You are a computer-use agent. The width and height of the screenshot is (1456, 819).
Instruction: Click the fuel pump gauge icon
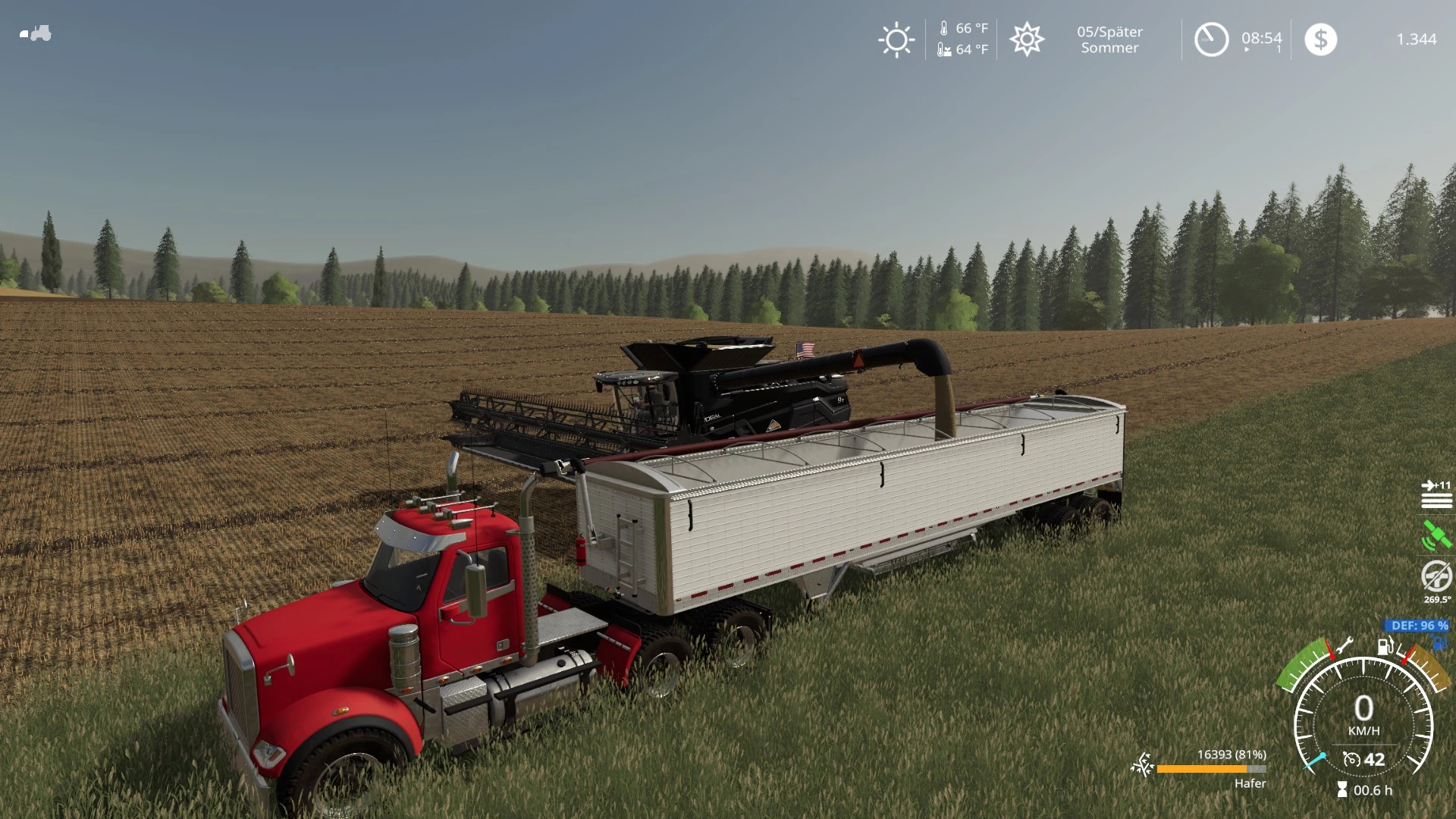tap(1385, 647)
